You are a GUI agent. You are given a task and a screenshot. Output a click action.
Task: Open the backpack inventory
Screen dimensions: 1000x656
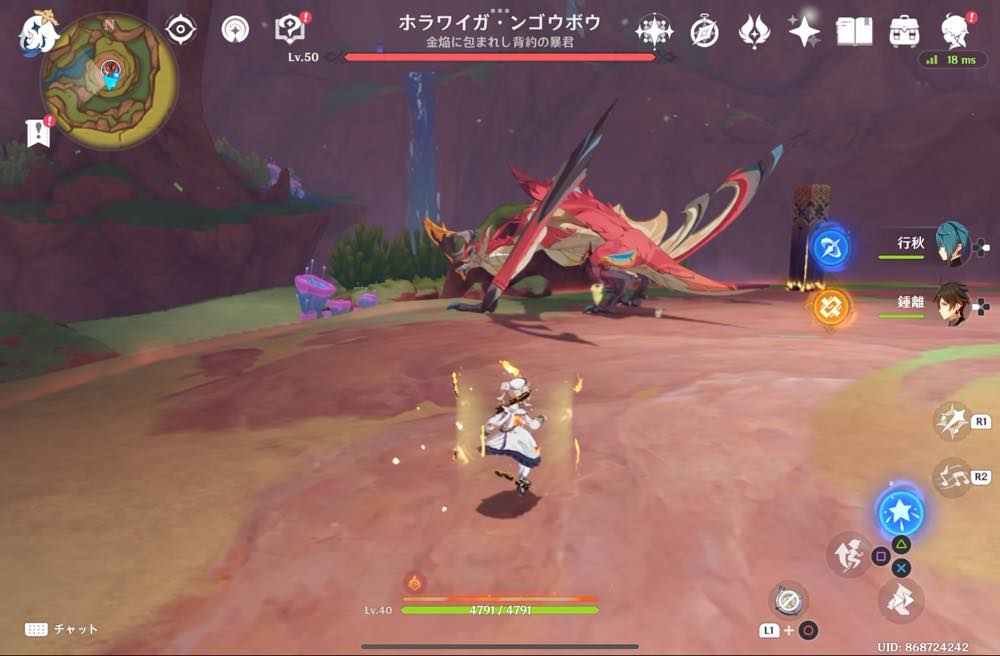click(x=904, y=32)
